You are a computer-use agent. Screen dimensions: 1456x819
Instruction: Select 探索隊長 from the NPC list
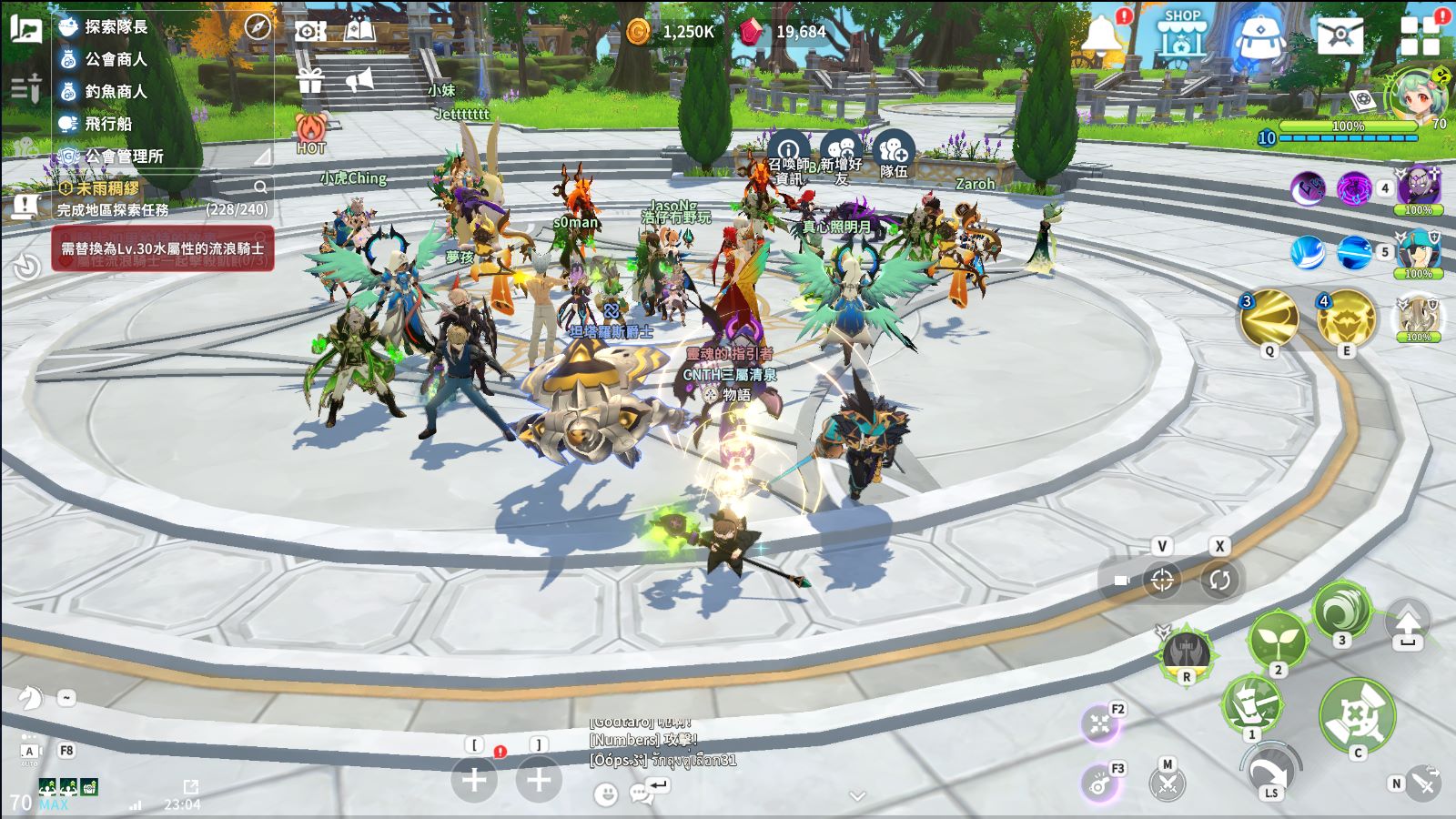point(116,26)
